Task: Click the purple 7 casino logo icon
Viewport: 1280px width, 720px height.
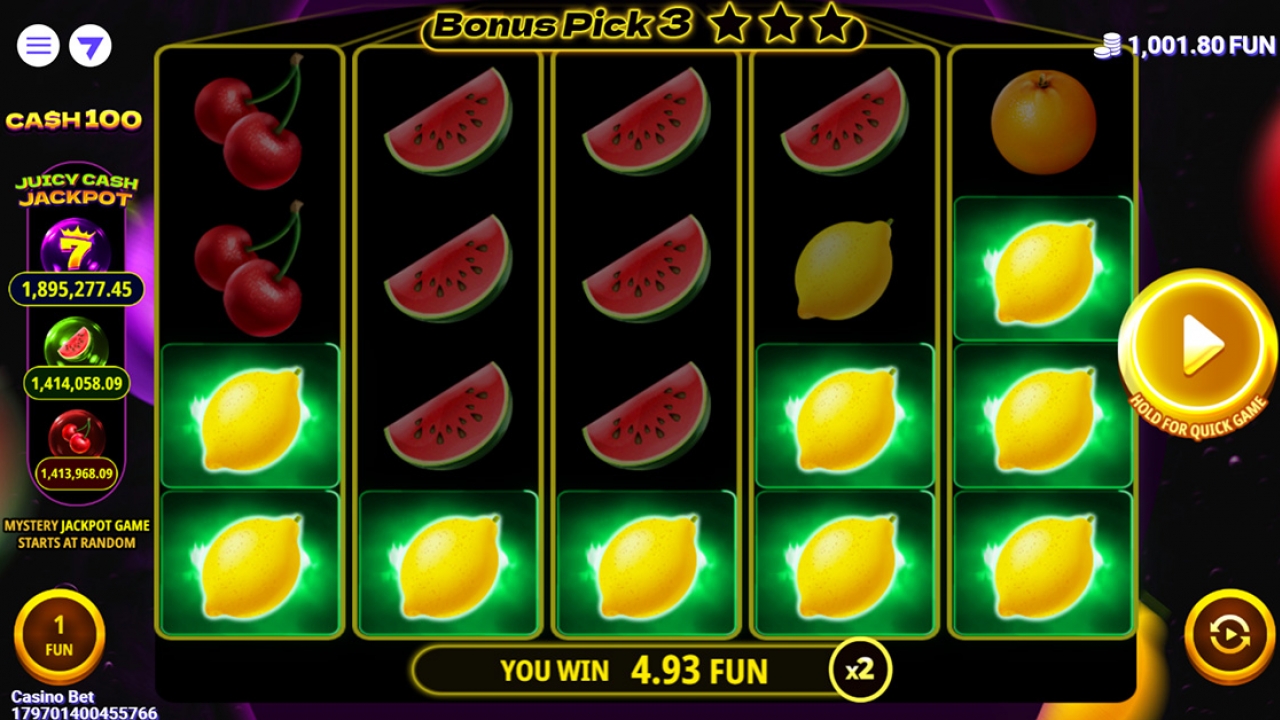Action: (88, 45)
